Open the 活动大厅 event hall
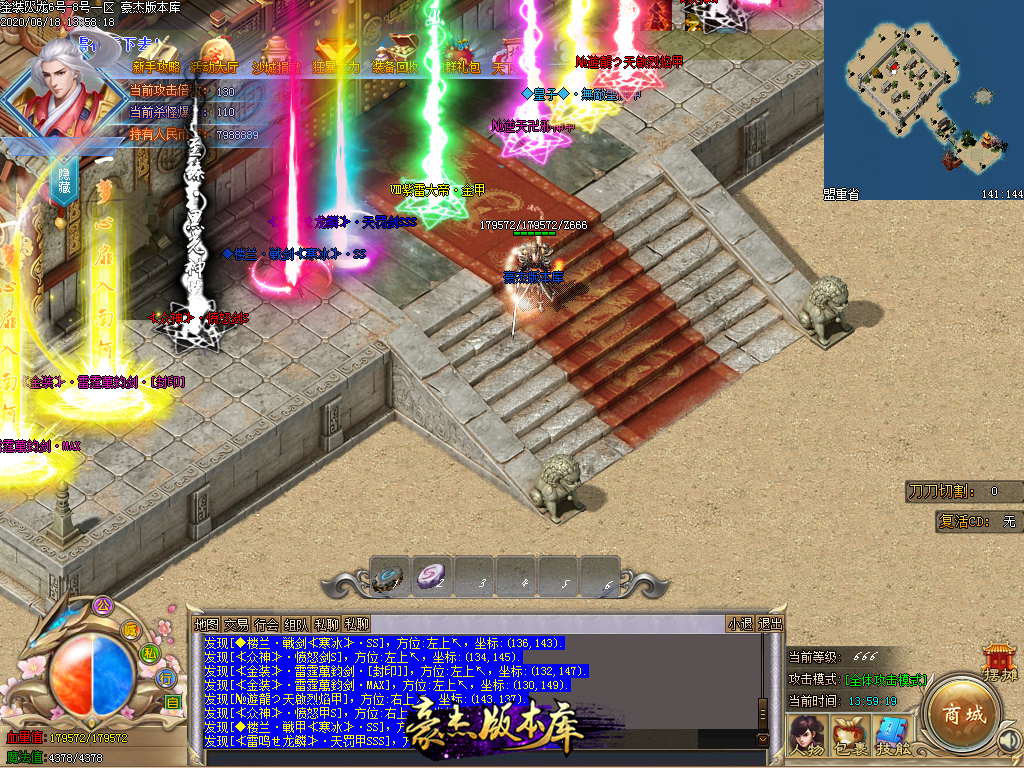This screenshot has height=768, width=1024. pyautogui.click(x=214, y=67)
